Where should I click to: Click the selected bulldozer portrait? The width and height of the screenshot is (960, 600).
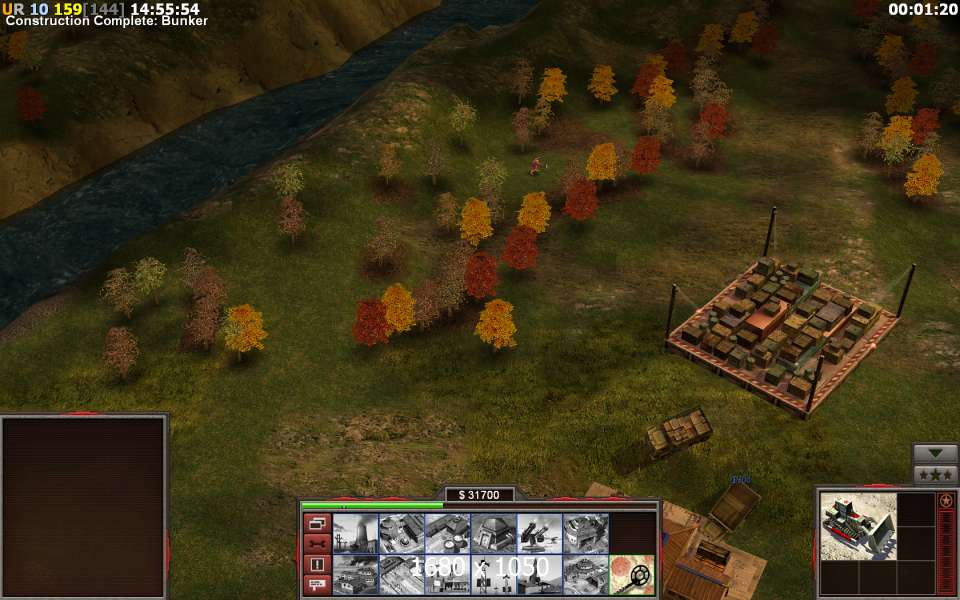[x=857, y=525]
